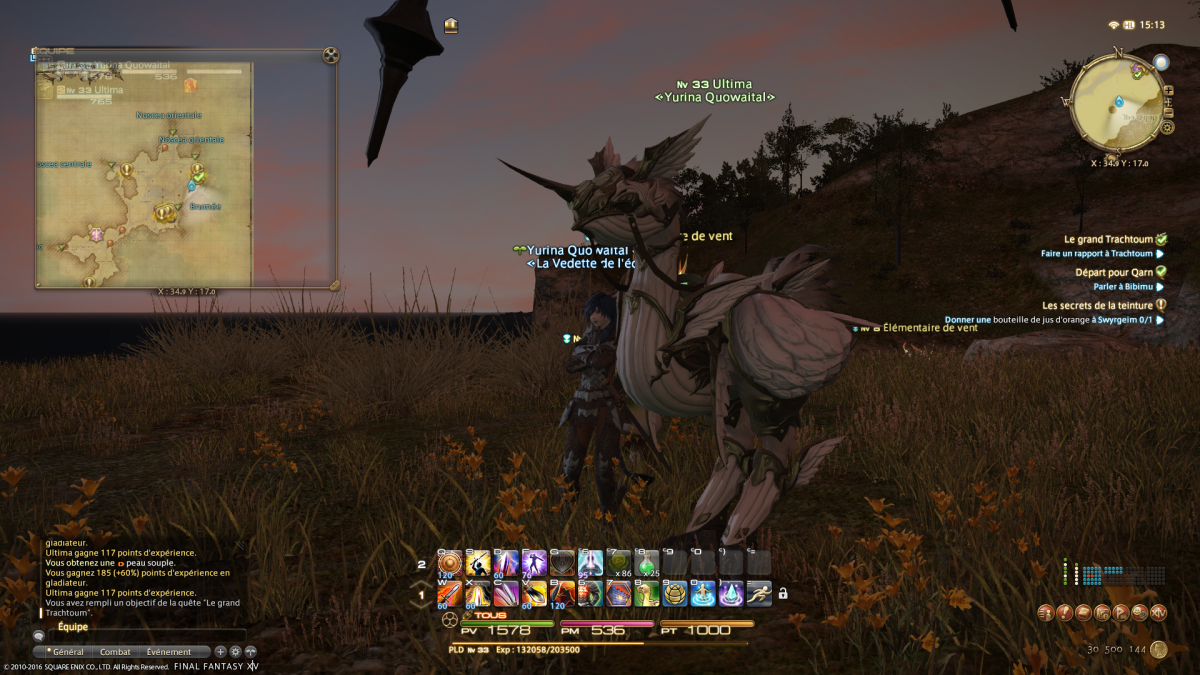Use the green potion hotbar slot
1200x675 pixels.
click(646, 563)
